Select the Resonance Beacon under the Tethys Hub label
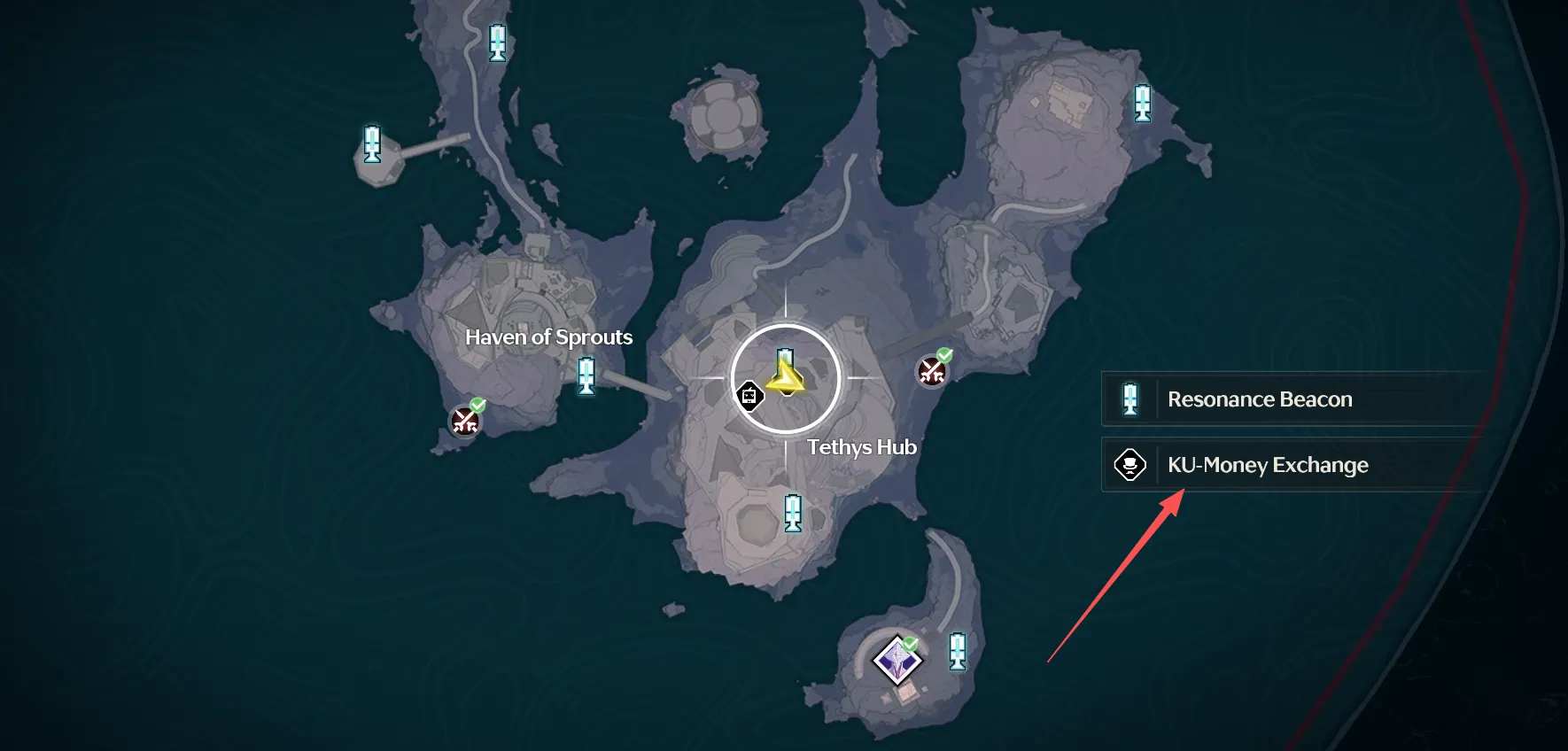1568x751 pixels. (x=793, y=513)
